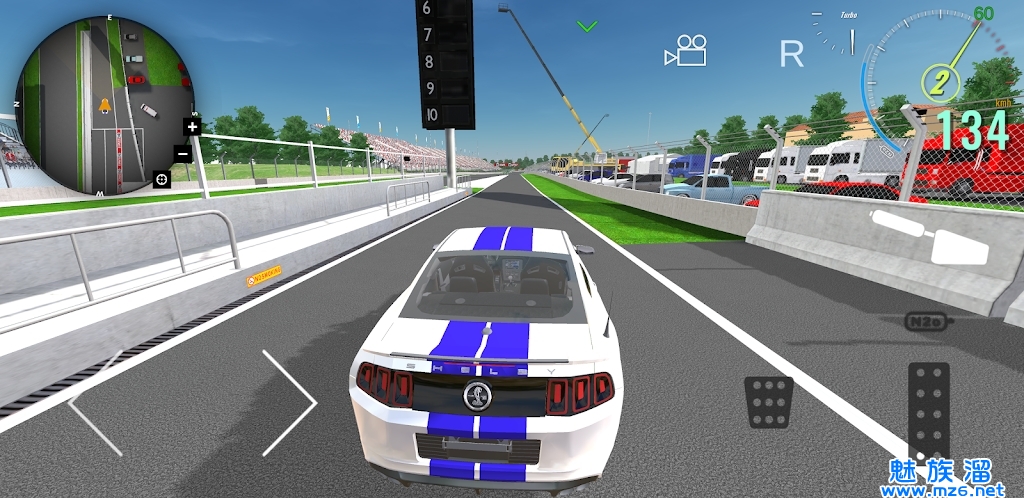Zoom out the minimap with minus button

[x=183, y=154]
